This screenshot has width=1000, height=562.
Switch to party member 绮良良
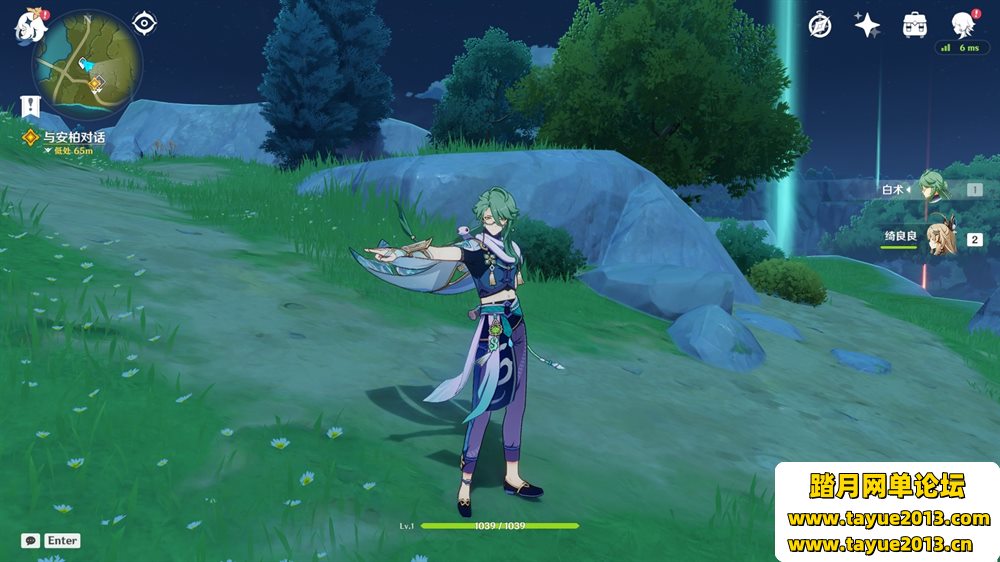tap(938, 238)
